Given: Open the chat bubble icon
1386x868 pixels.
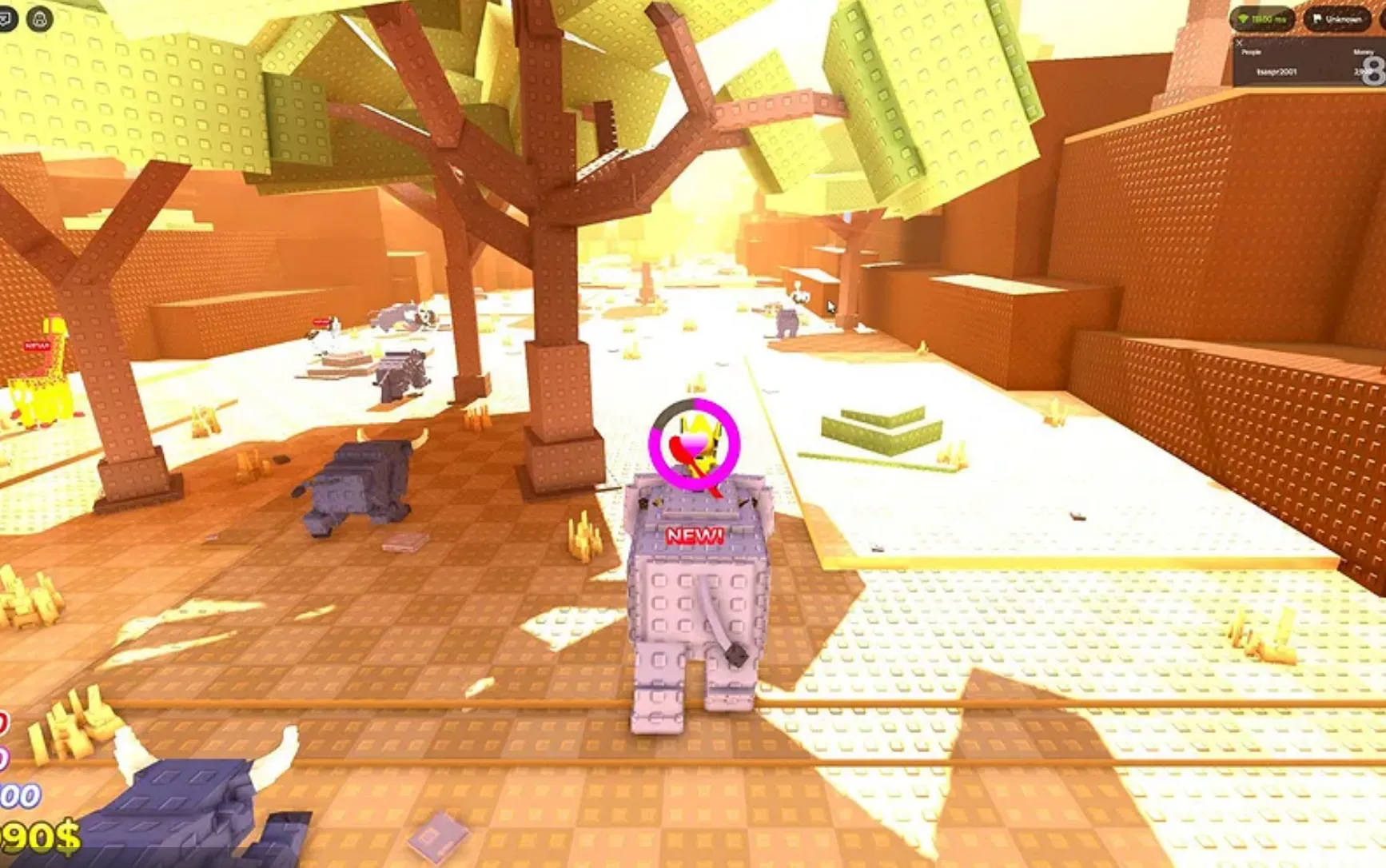Looking at the screenshot, I should pyautogui.click(x=6, y=18).
